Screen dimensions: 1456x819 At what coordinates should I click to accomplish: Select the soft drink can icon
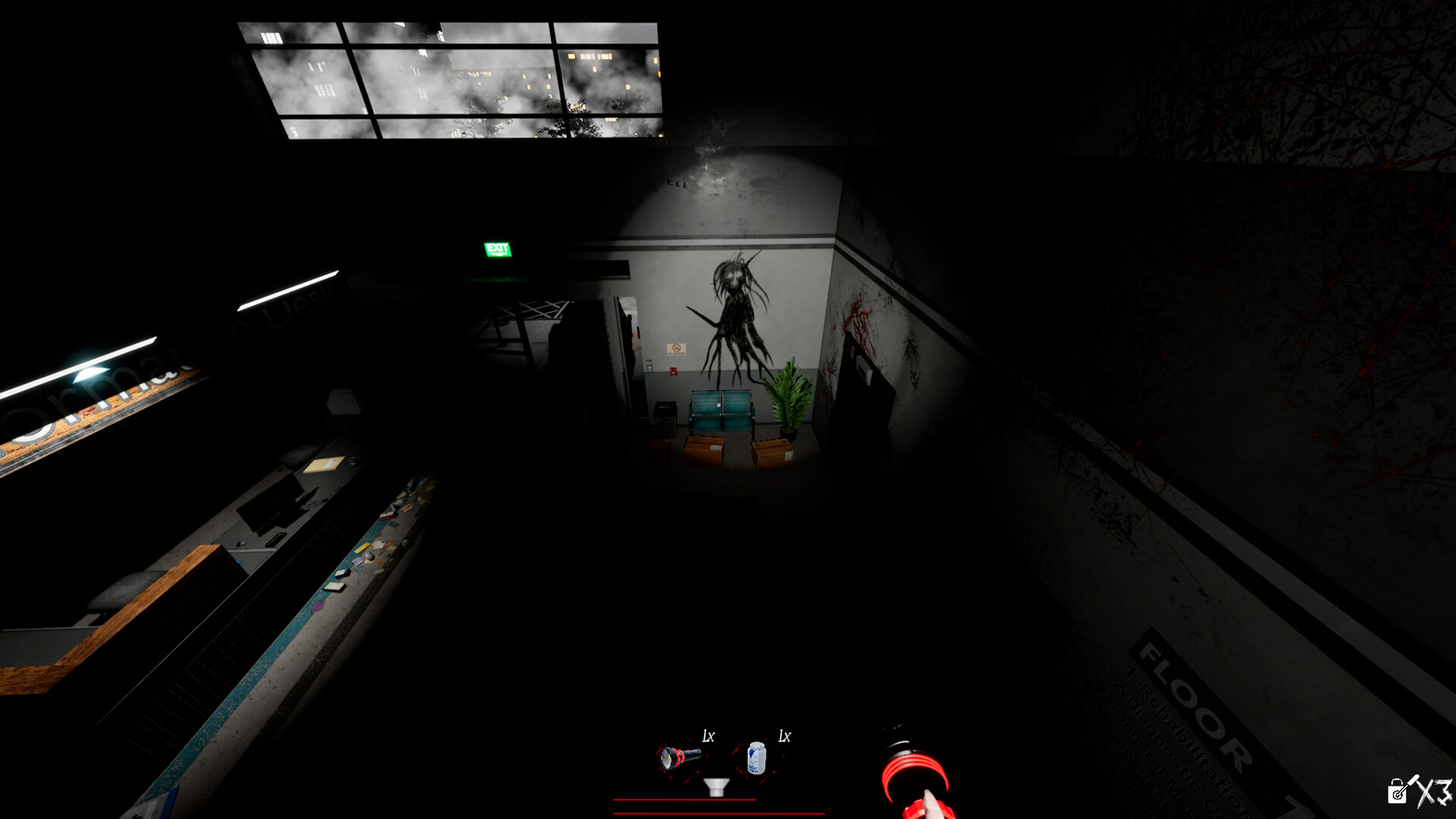(x=757, y=758)
